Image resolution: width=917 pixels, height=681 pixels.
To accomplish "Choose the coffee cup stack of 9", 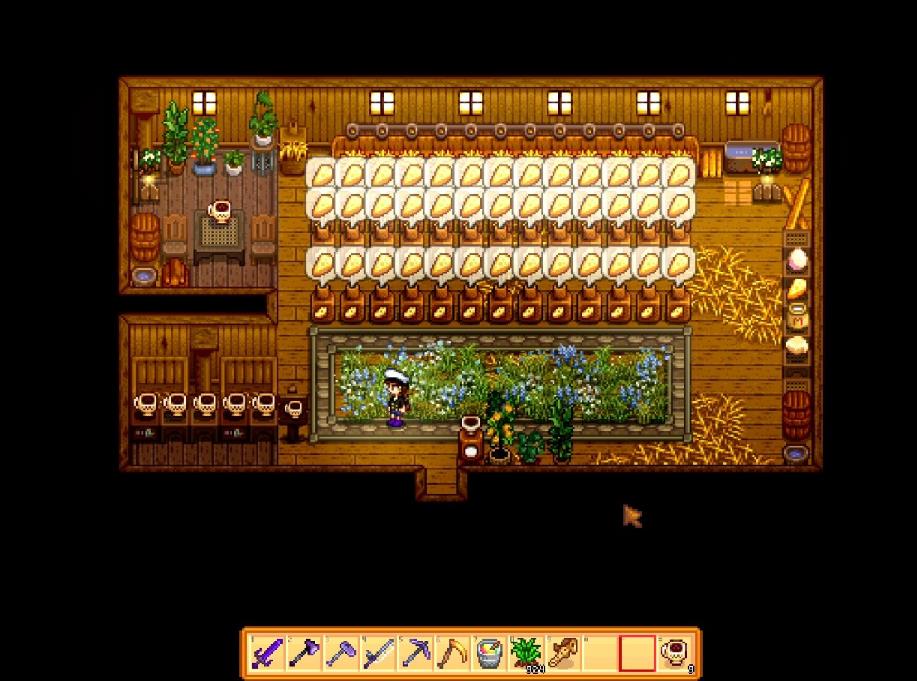I will (x=675, y=653).
